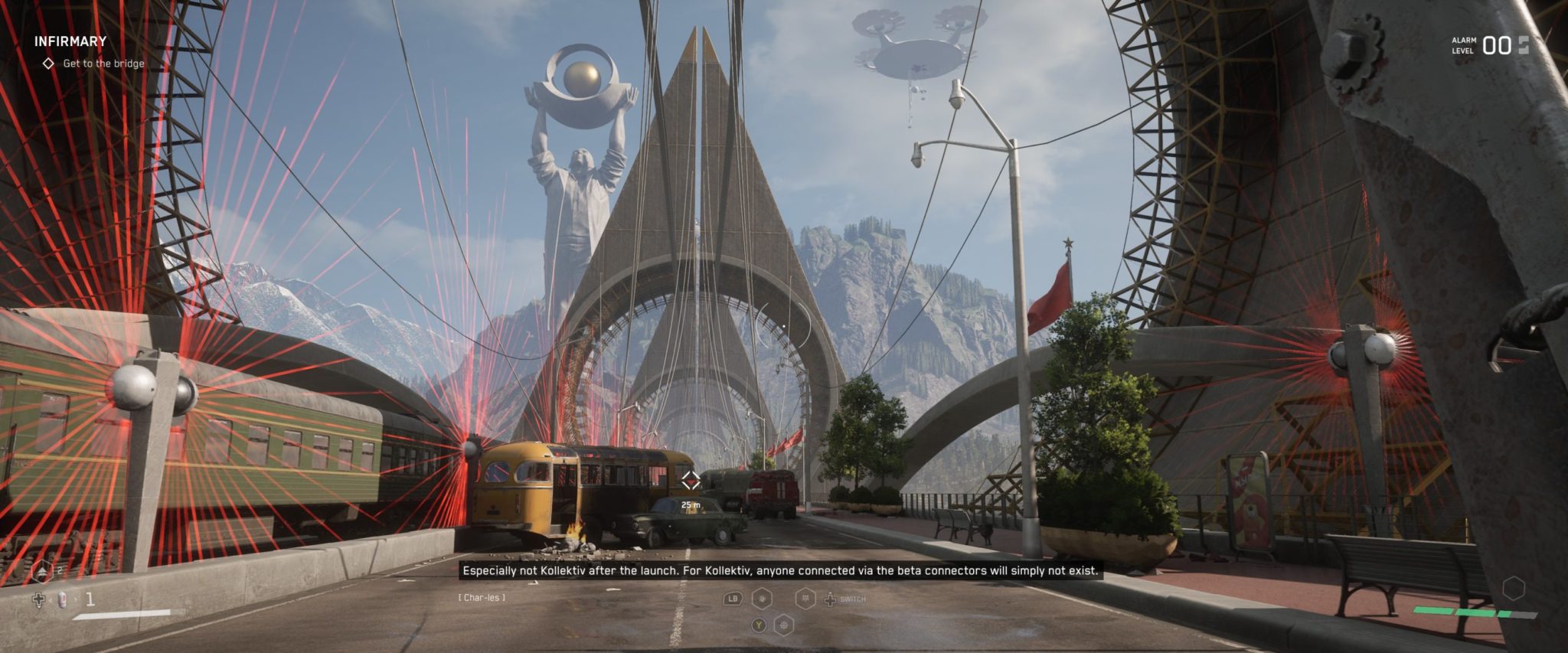Viewport: 1568px width, 653px height.
Task: Select the healing capsule consumable icon
Action: click(63, 599)
